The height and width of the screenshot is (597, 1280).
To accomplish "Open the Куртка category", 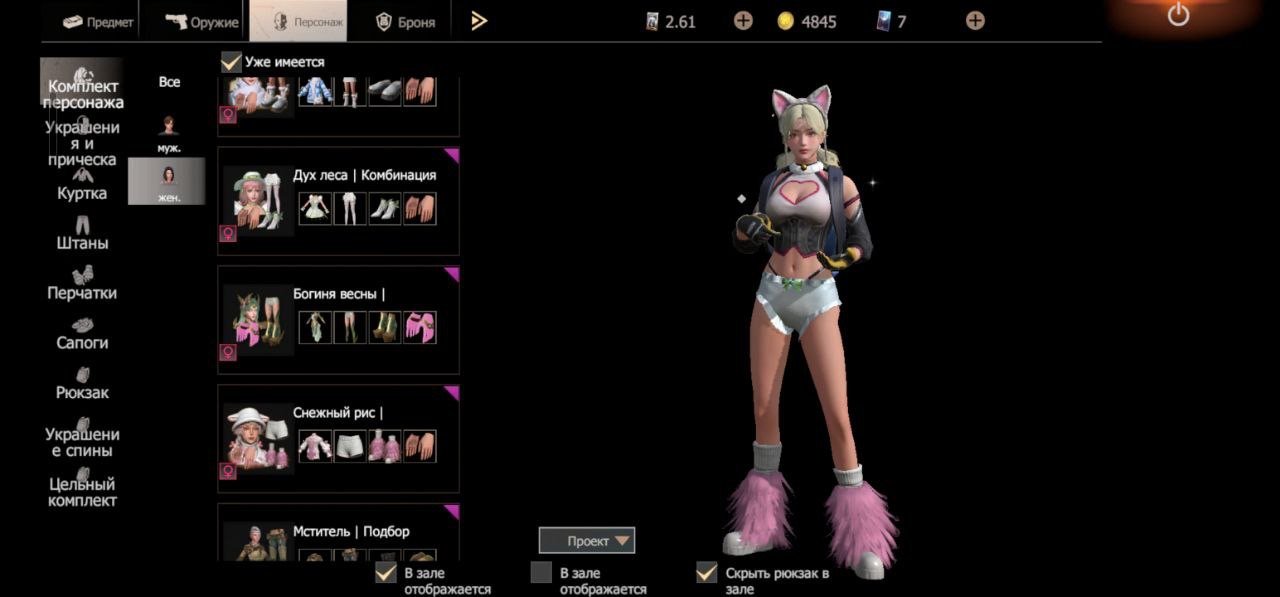I will [x=82, y=184].
